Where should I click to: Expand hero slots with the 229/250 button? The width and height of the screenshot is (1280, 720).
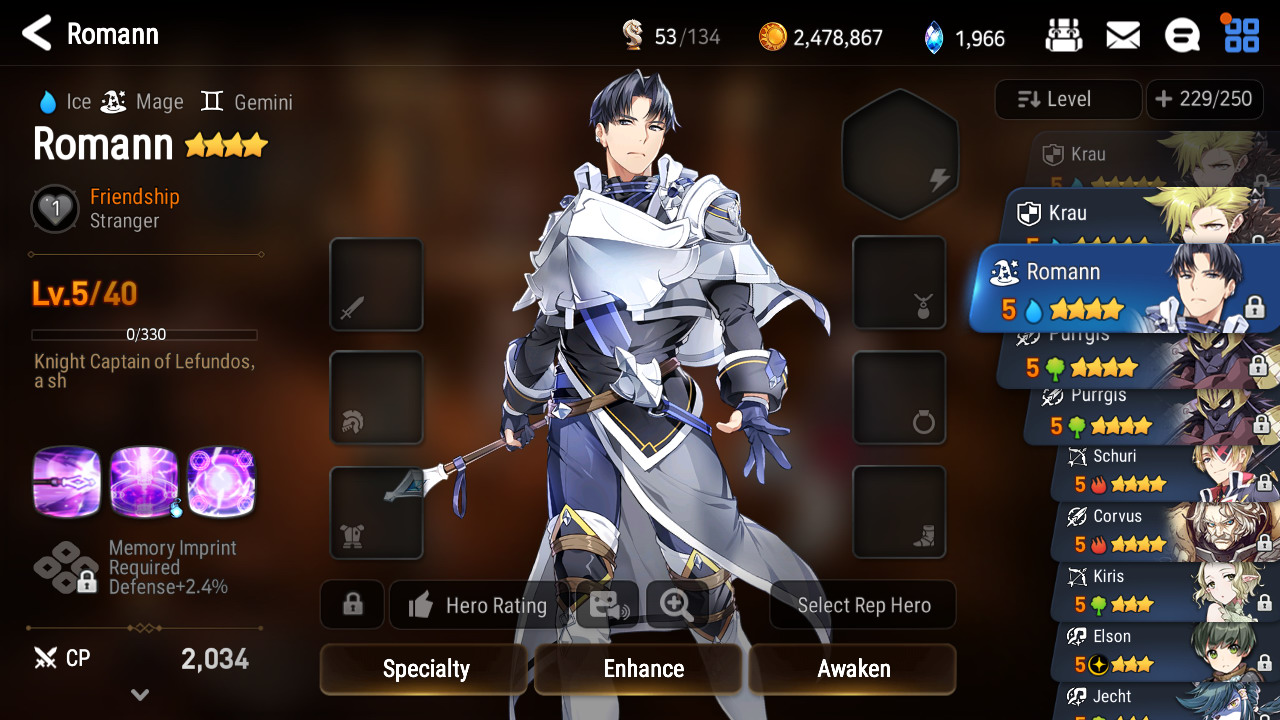click(x=1204, y=99)
